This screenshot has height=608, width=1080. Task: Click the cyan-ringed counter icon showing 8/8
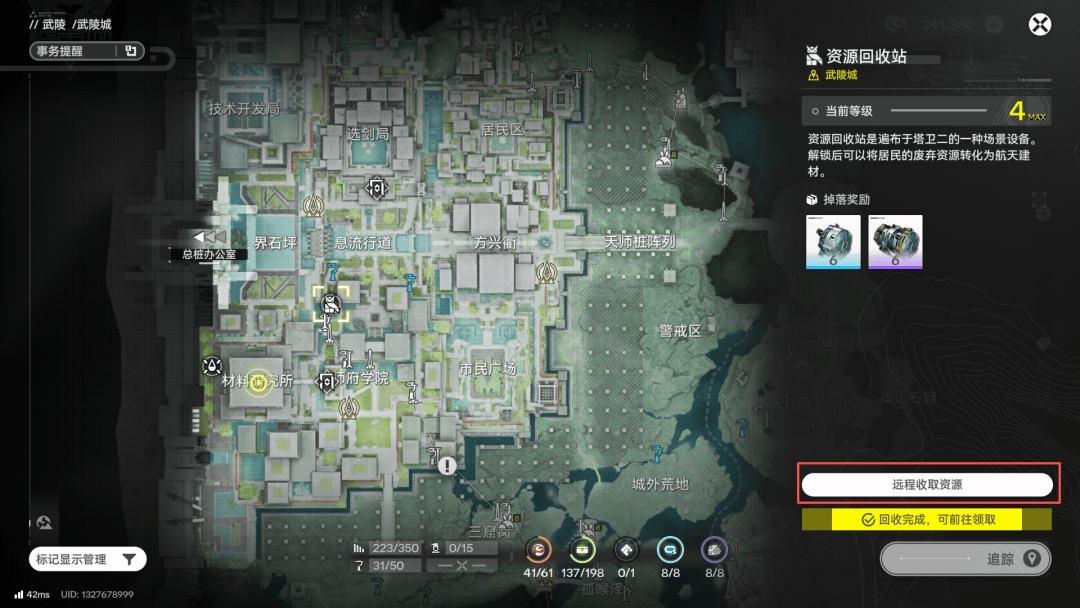(670, 549)
